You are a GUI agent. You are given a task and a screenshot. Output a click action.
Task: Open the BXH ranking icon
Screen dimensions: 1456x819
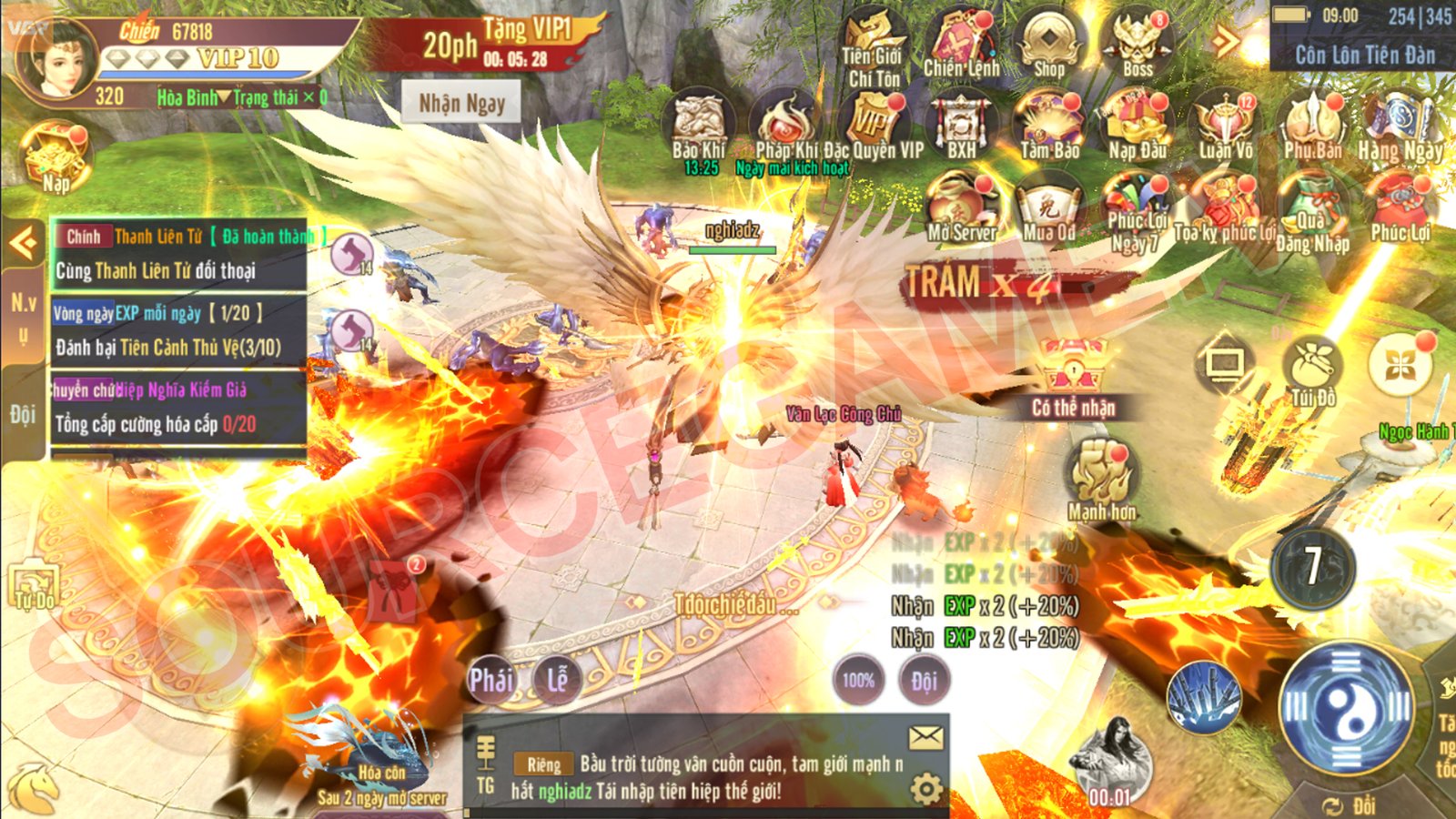pos(961,124)
